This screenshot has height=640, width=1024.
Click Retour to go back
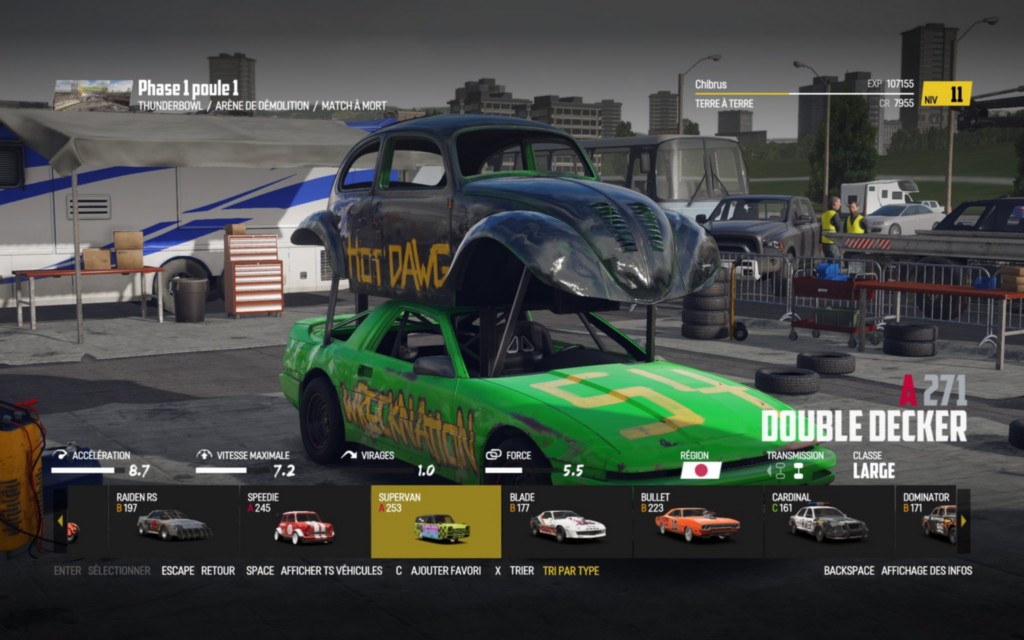217,571
